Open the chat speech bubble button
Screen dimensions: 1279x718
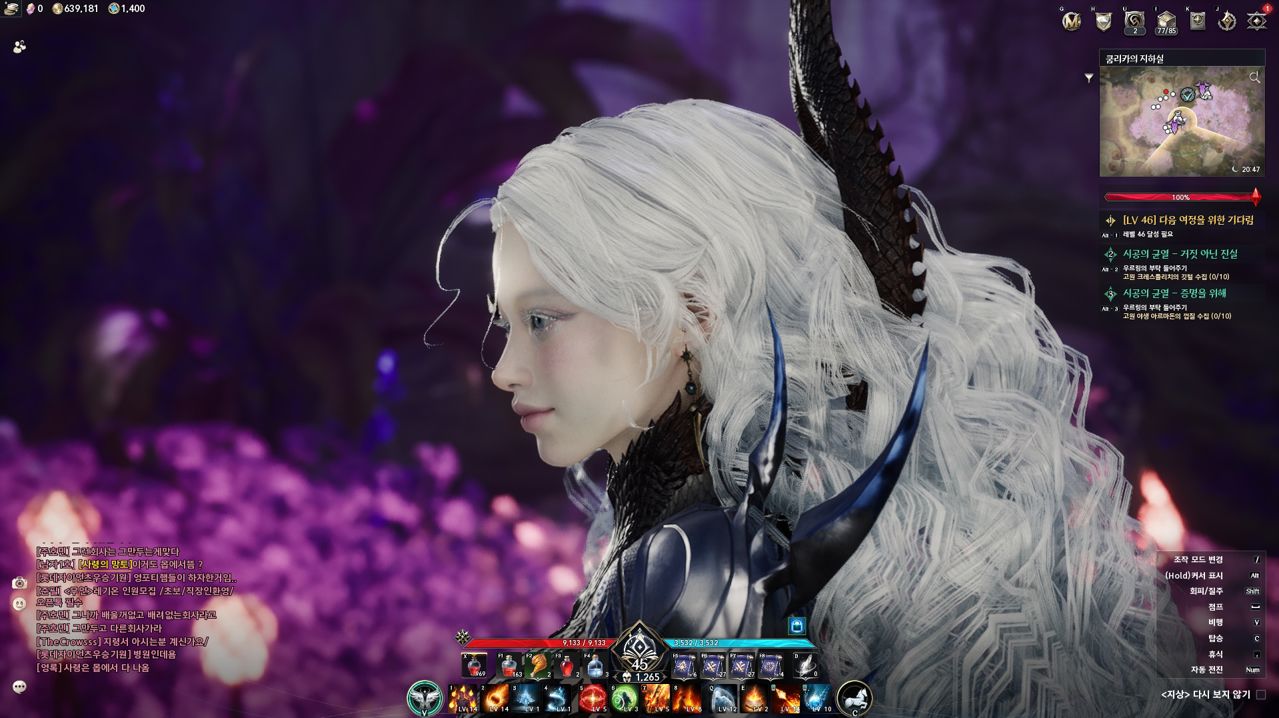[x=19, y=687]
